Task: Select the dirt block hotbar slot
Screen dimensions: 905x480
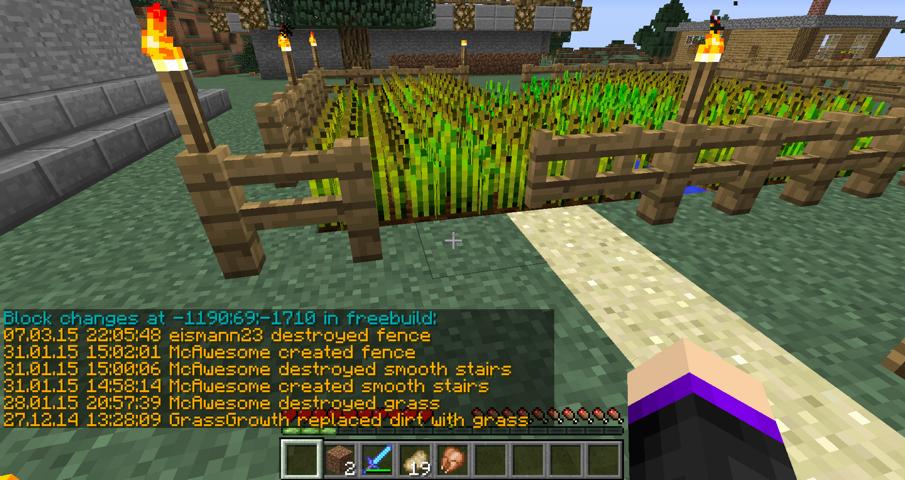Action: [337, 459]
